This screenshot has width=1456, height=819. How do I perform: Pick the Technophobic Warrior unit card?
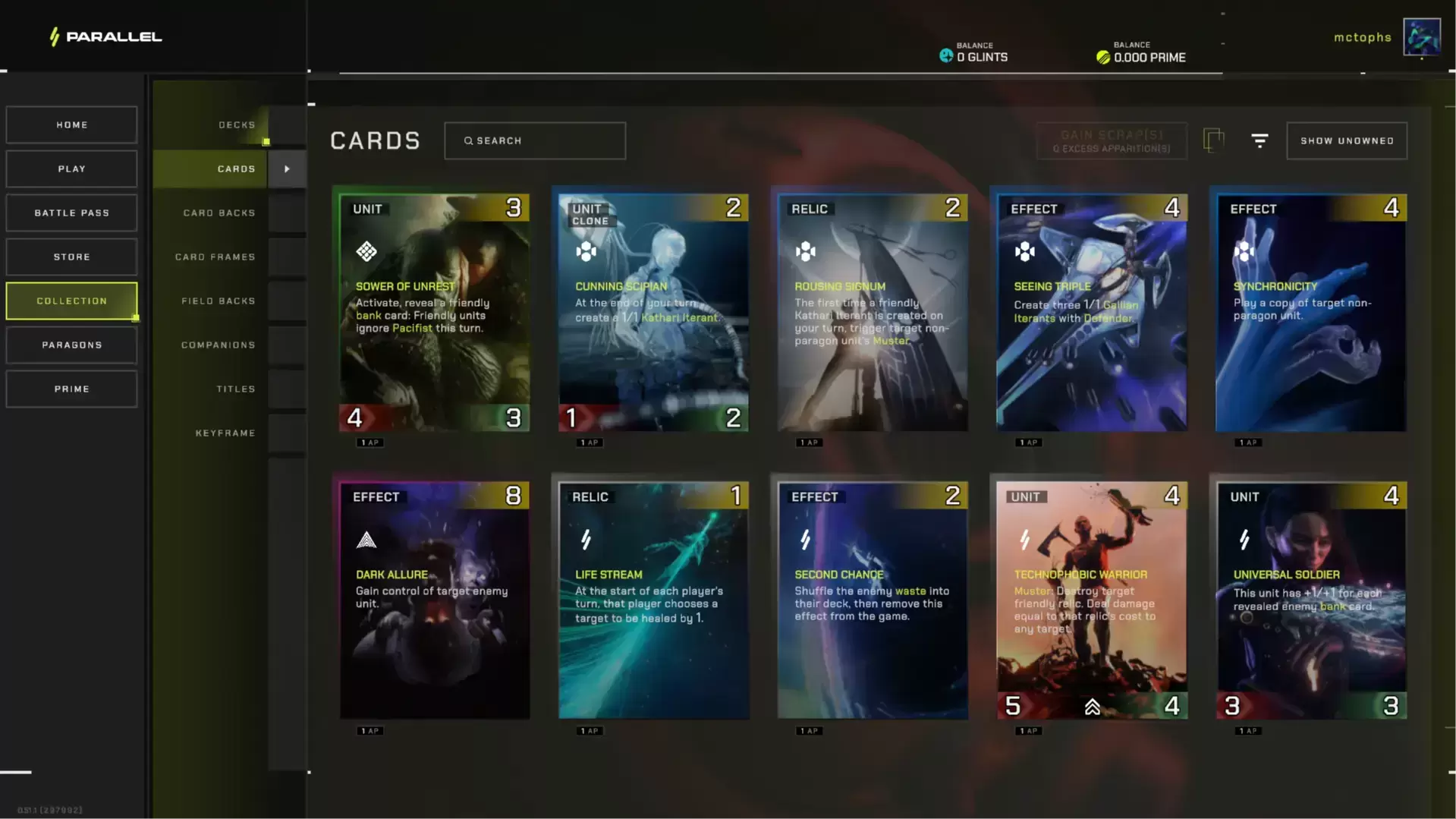(1091, 600)
